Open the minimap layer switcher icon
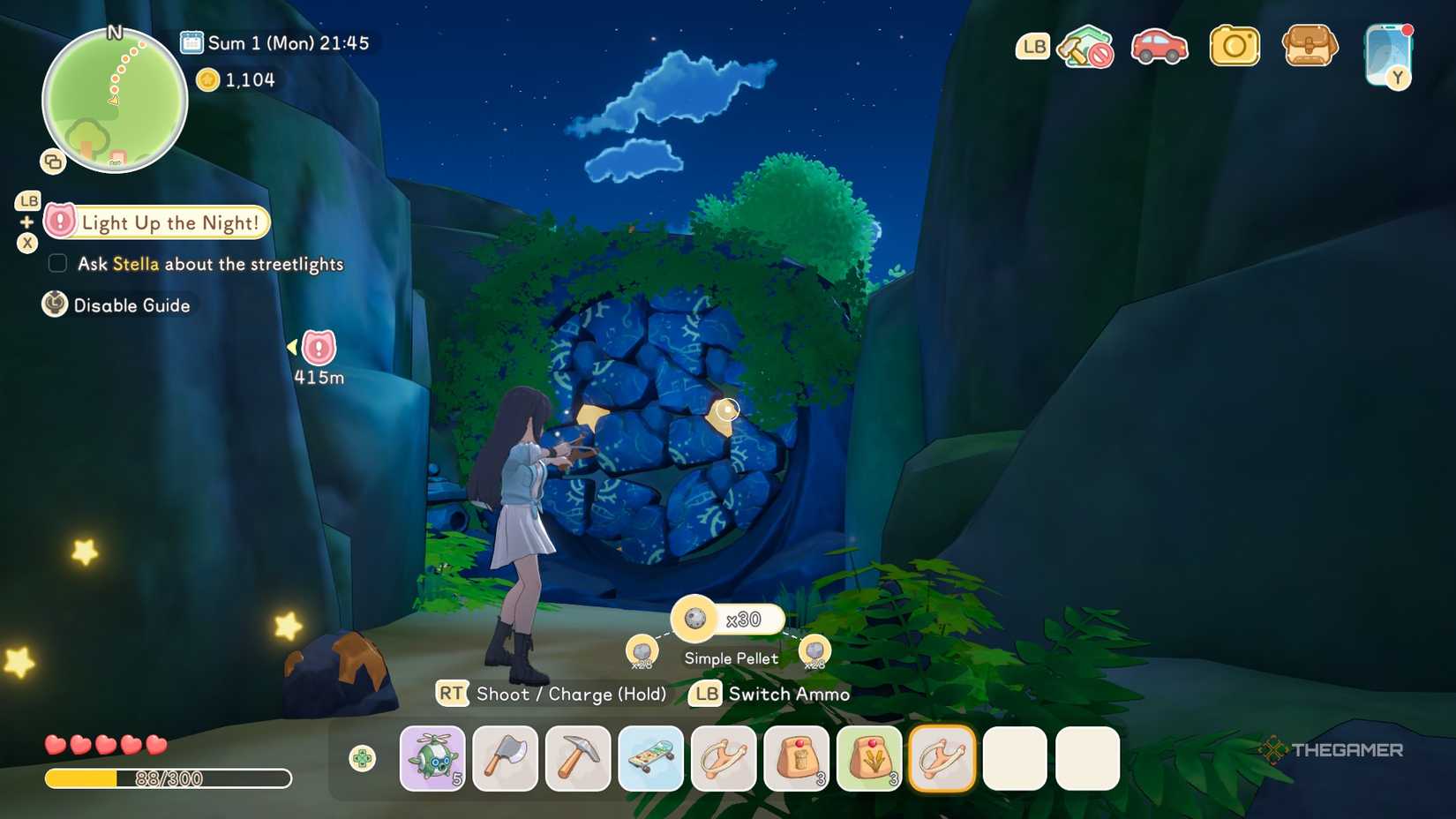The width and height of the screenshot is (1456, 819). click(x=53, y=162)
